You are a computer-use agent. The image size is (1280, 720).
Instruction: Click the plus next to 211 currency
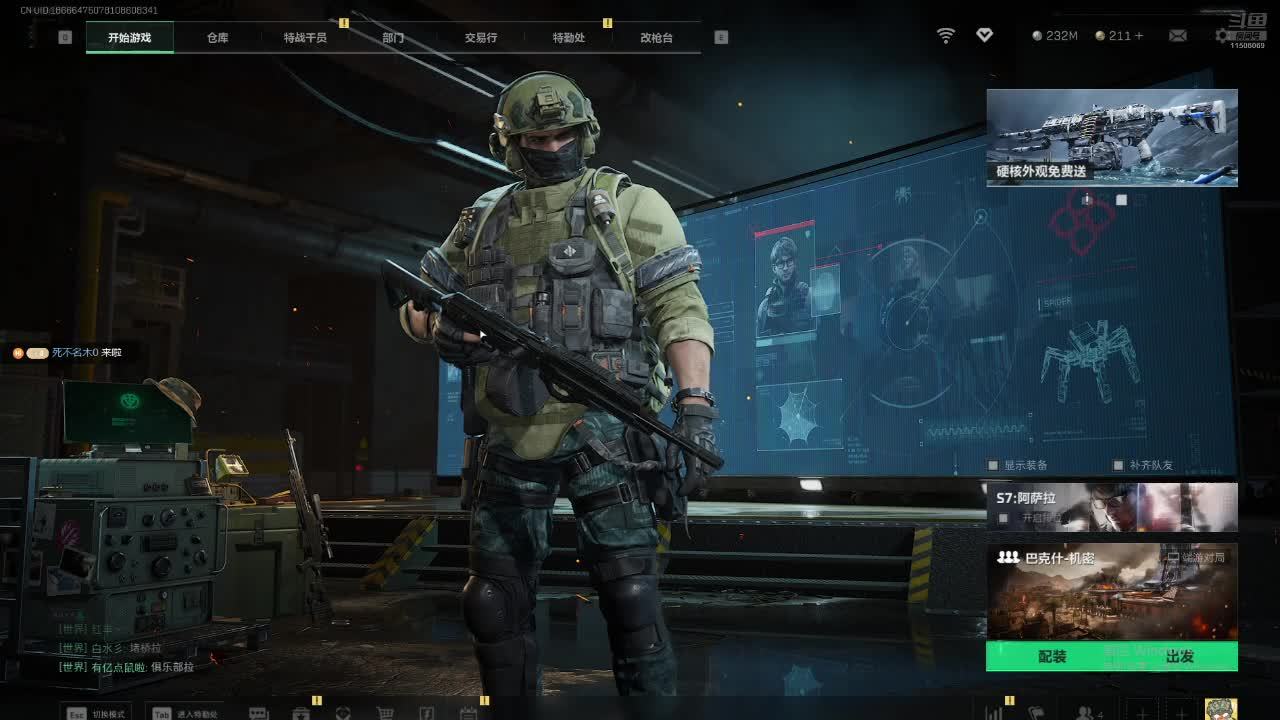1139,36
